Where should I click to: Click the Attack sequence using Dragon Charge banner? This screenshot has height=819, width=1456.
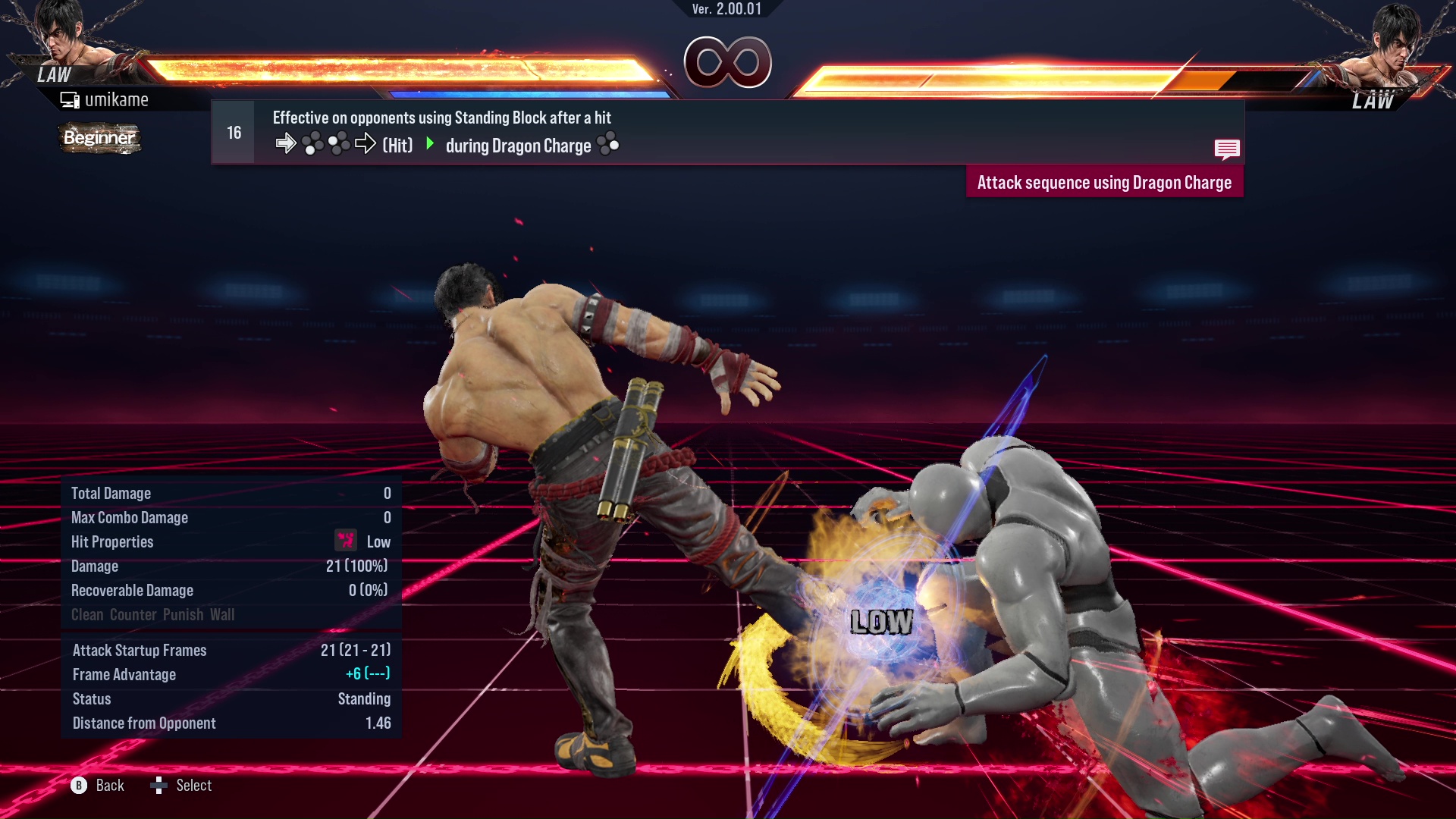point(1104,182)
